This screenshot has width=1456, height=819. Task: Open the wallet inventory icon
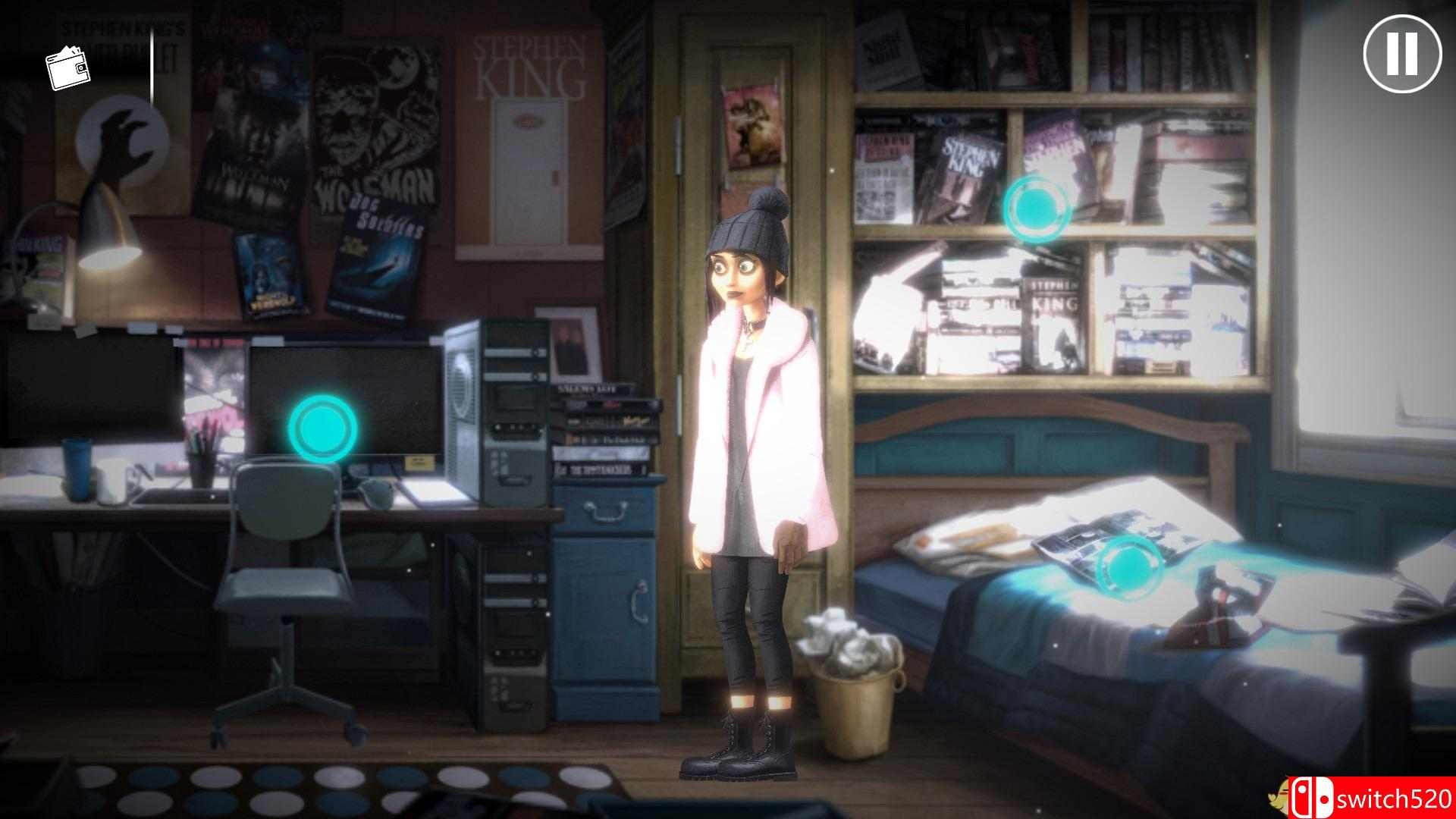coord(69,67)
